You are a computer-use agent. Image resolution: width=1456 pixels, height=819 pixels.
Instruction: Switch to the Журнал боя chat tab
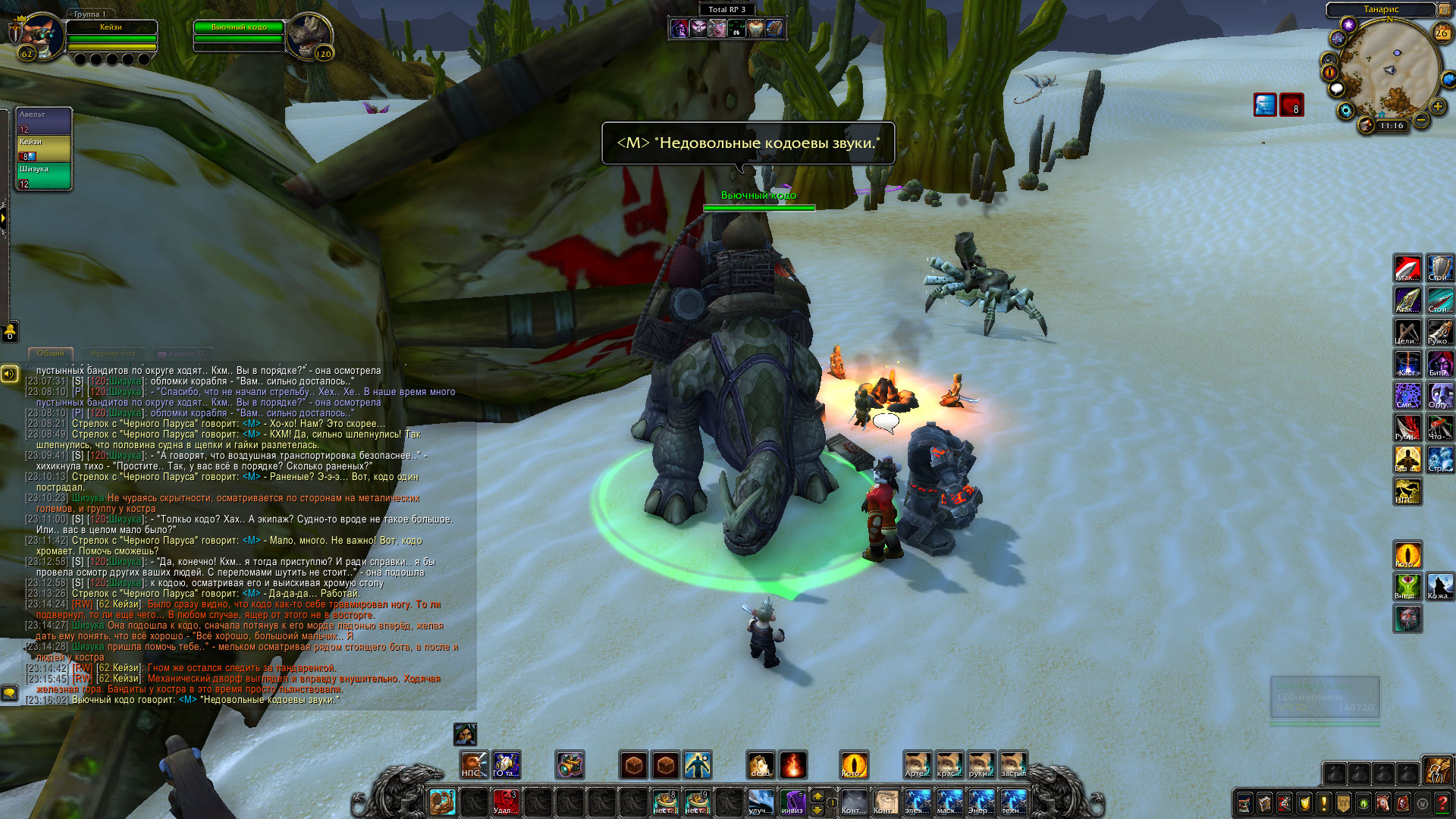point(112,353)
